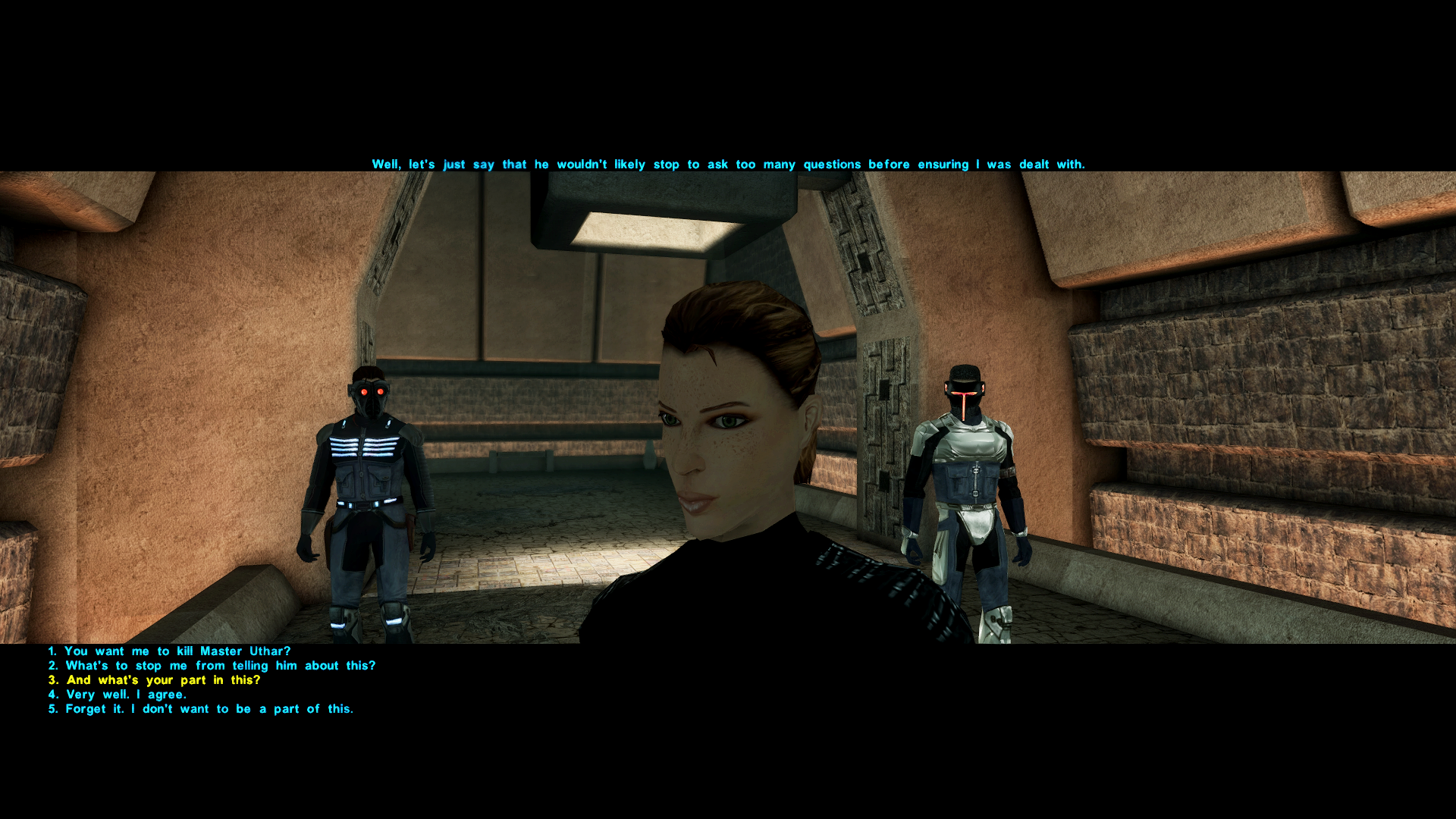This screenshot has width=1456, height=819.
Task: Reply "Very well. I agree."
Action: coord(125,695)
